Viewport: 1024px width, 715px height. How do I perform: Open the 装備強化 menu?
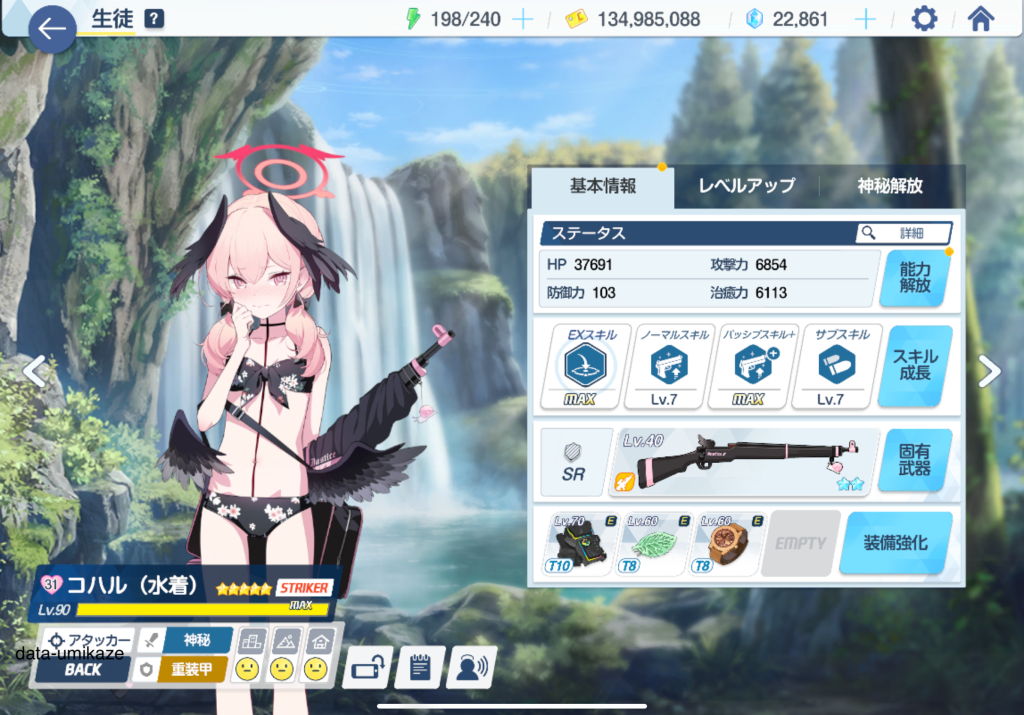click(895, 543)
